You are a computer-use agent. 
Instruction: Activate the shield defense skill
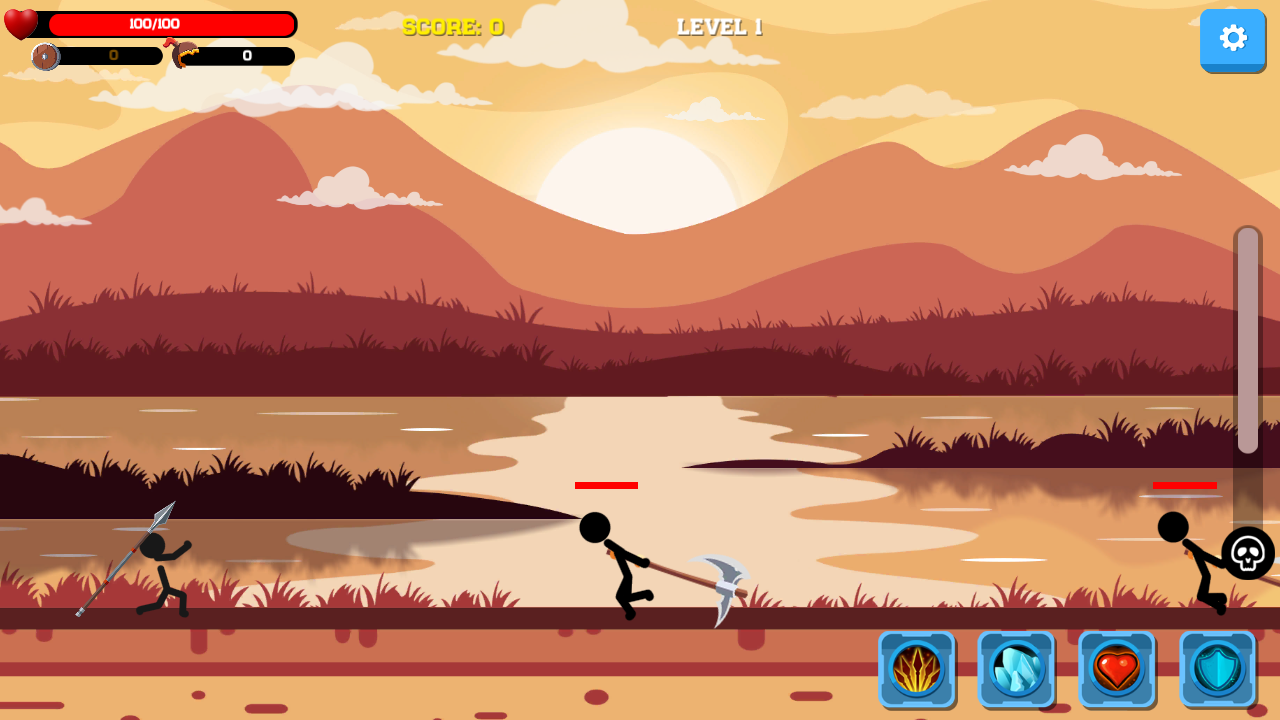click(1216, 670)
